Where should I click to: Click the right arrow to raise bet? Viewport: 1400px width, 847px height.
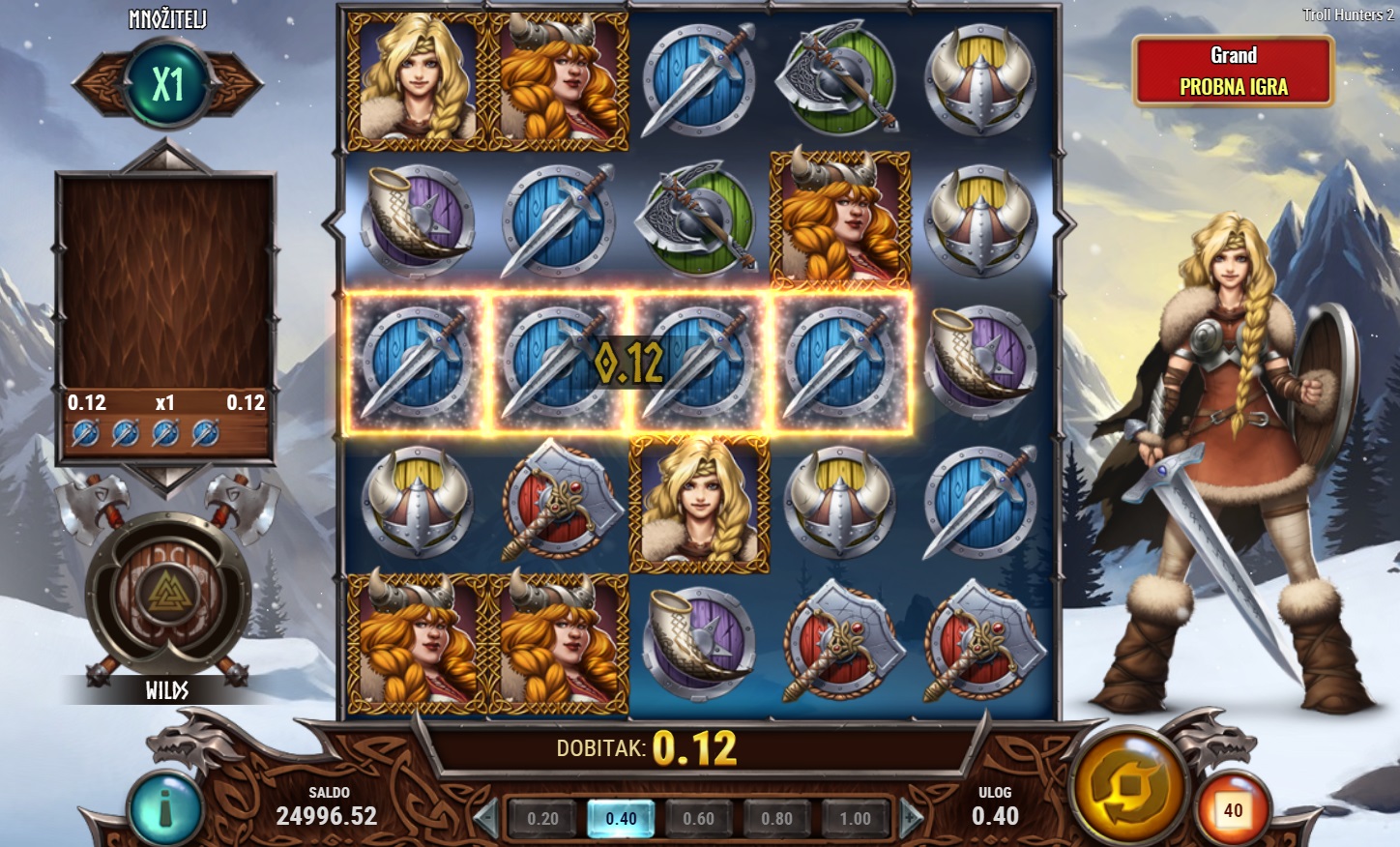tap(911, 818)
